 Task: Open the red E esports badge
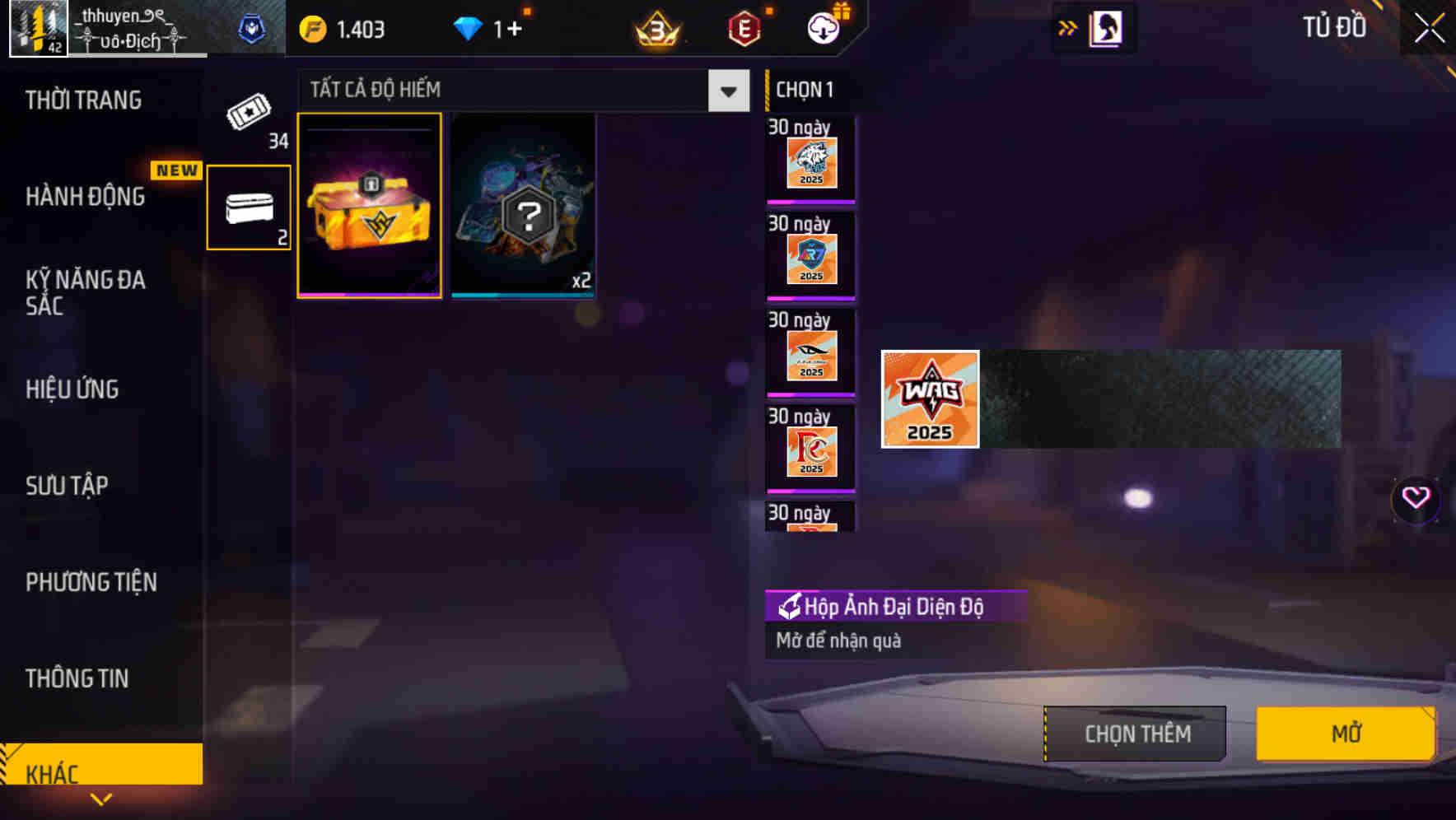pyautogui.click(x=742, y=29)
